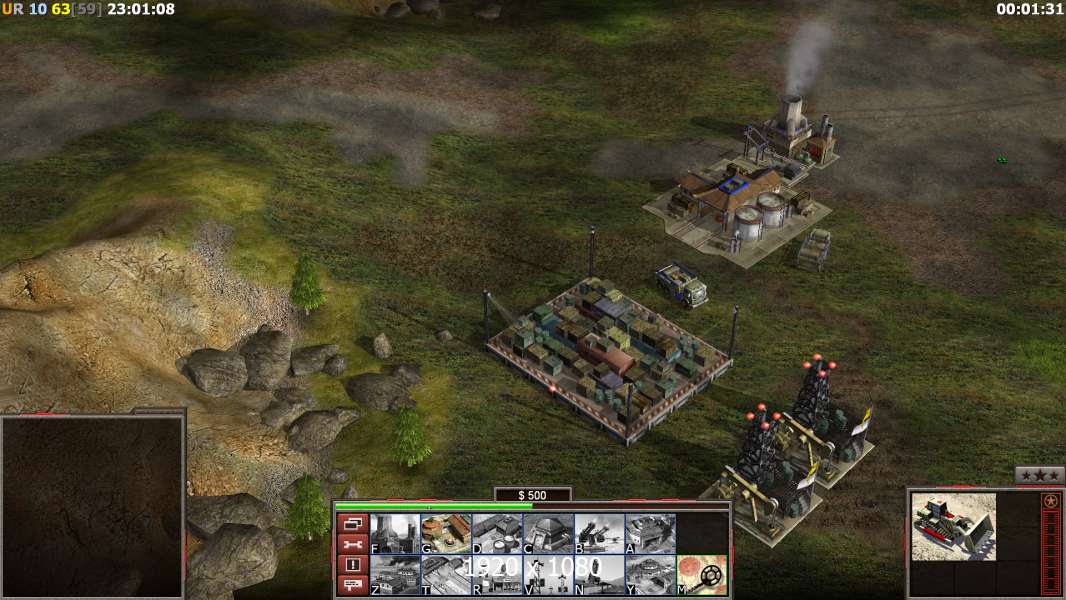Open the three-star generals powers button

pyautogui.click(x=1039, y=475)
